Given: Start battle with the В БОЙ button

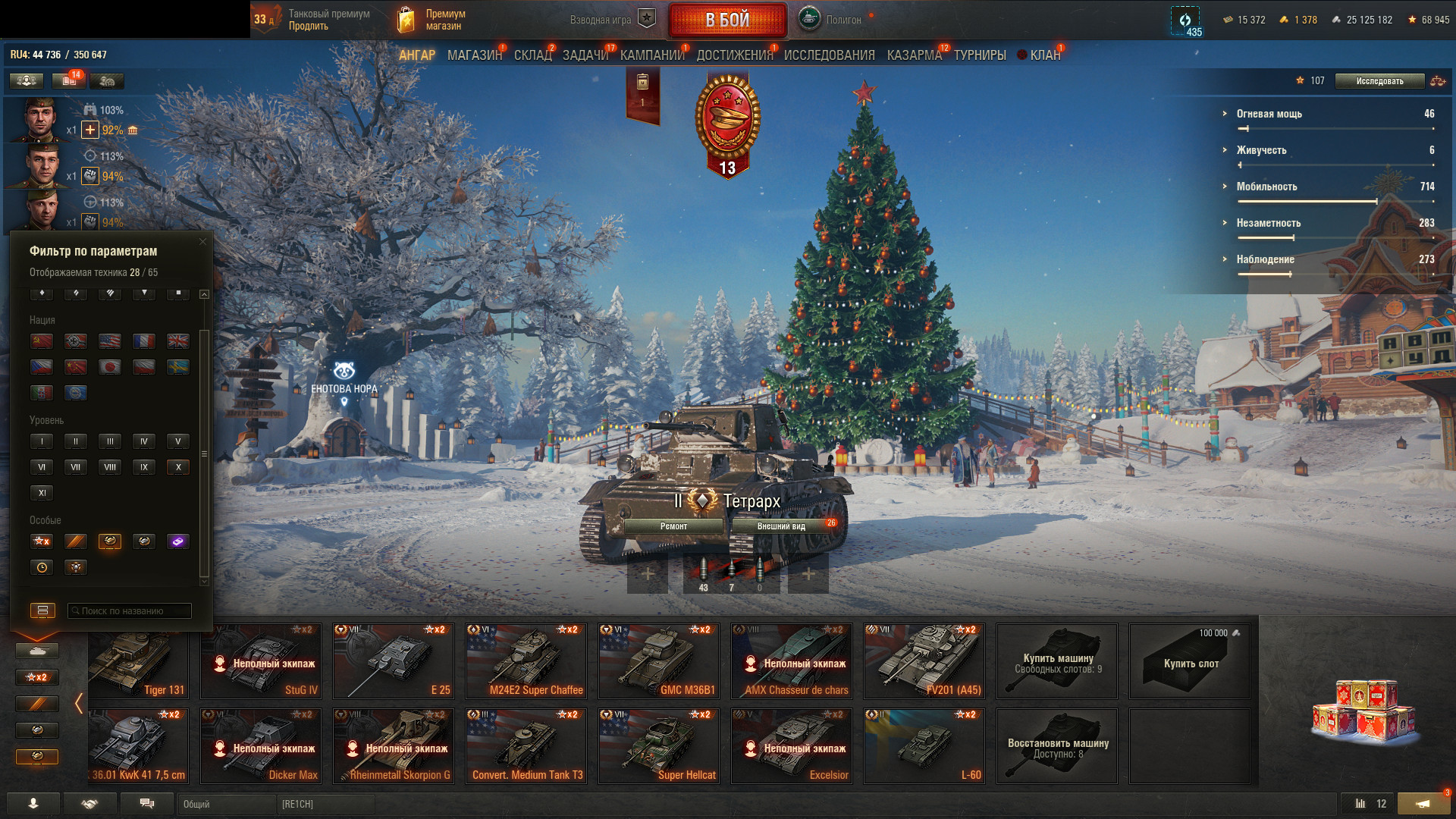Looking at the screenshot, I should (727, 20).
